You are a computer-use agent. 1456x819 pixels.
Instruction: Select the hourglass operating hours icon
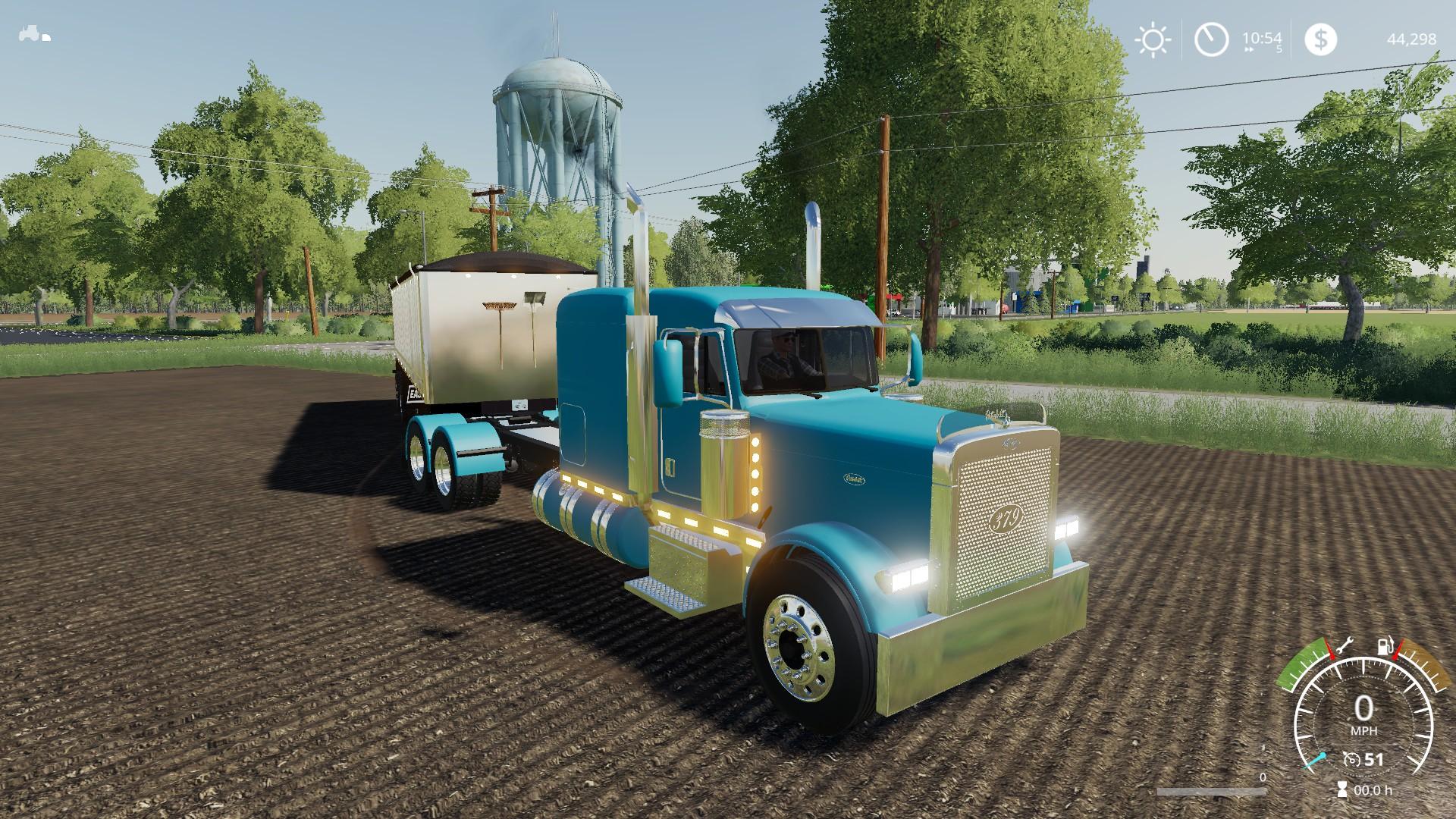(1342, 789)
